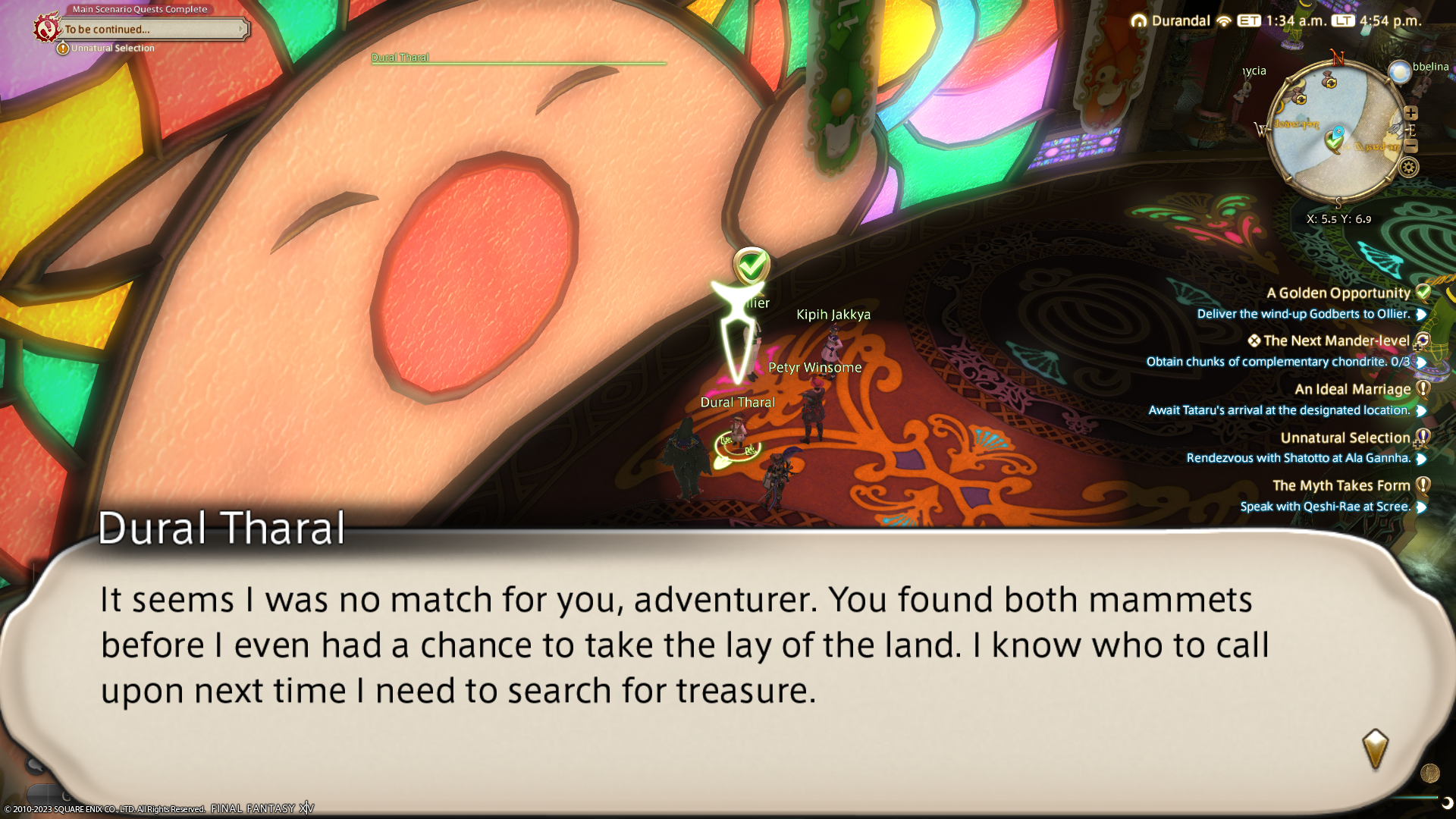This screenshot has width=1456, height=819.
Task: Open Unnatural Selection quest in the duty list
Action: pos(1345,438)
